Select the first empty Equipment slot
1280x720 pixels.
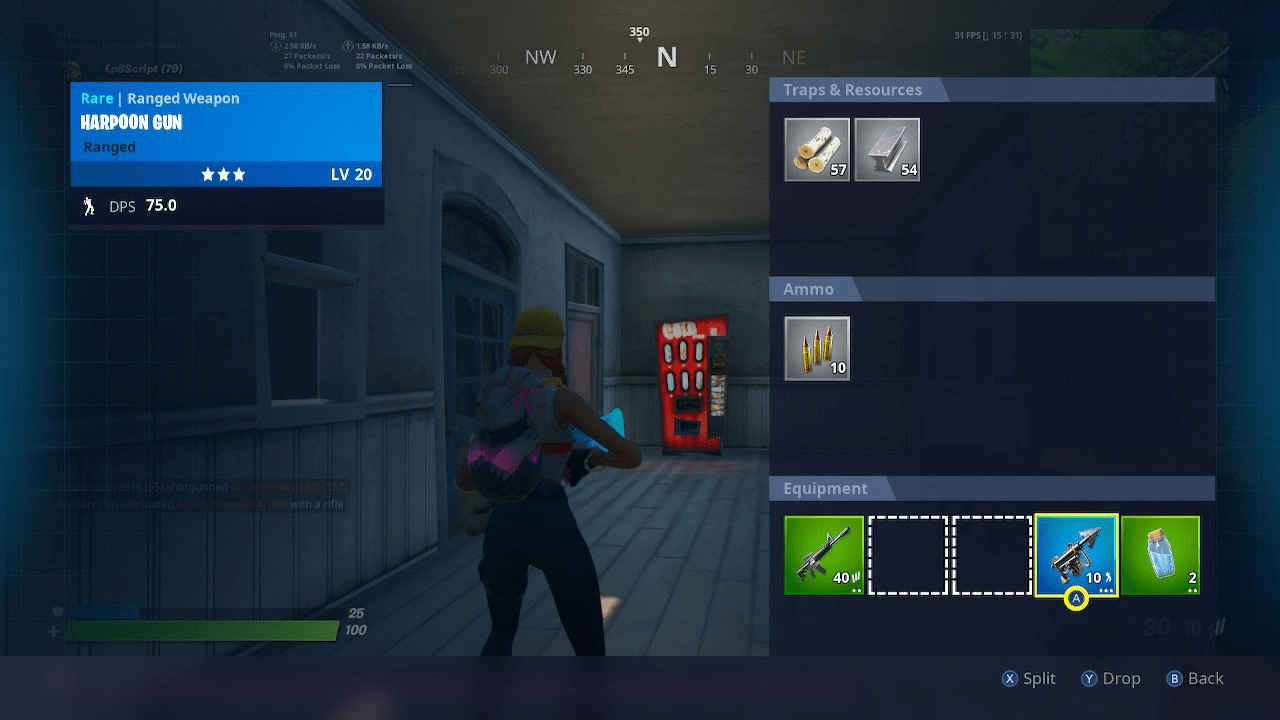click(908, 556)
